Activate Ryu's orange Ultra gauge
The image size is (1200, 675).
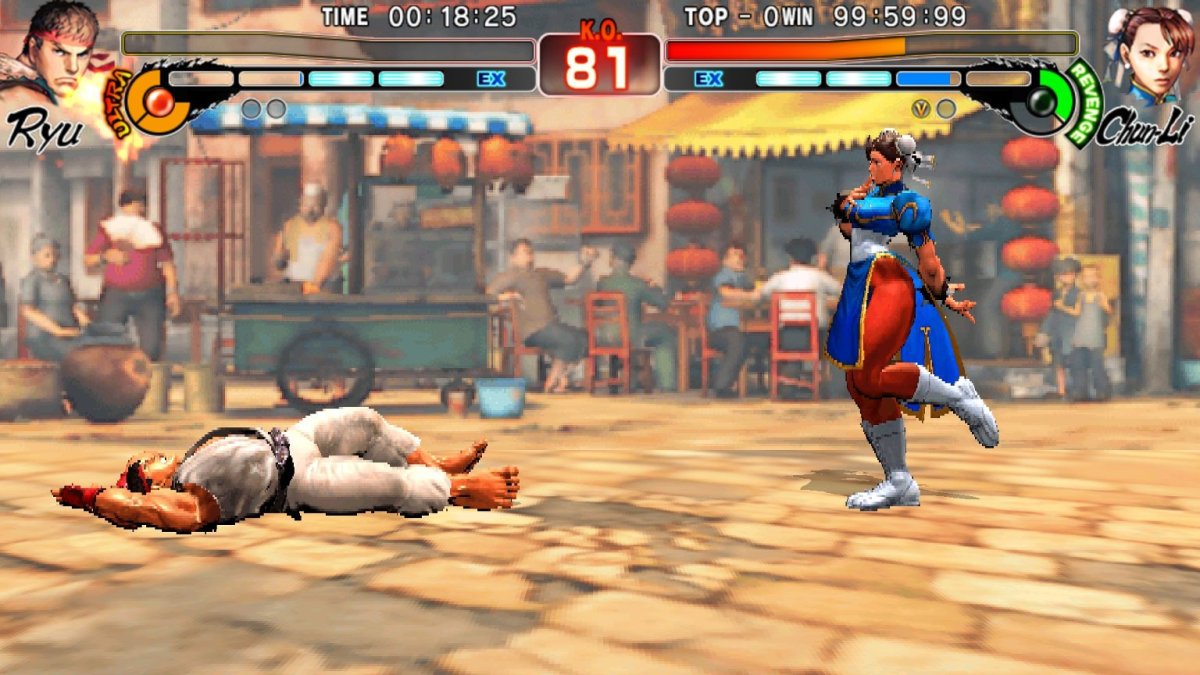157,100
